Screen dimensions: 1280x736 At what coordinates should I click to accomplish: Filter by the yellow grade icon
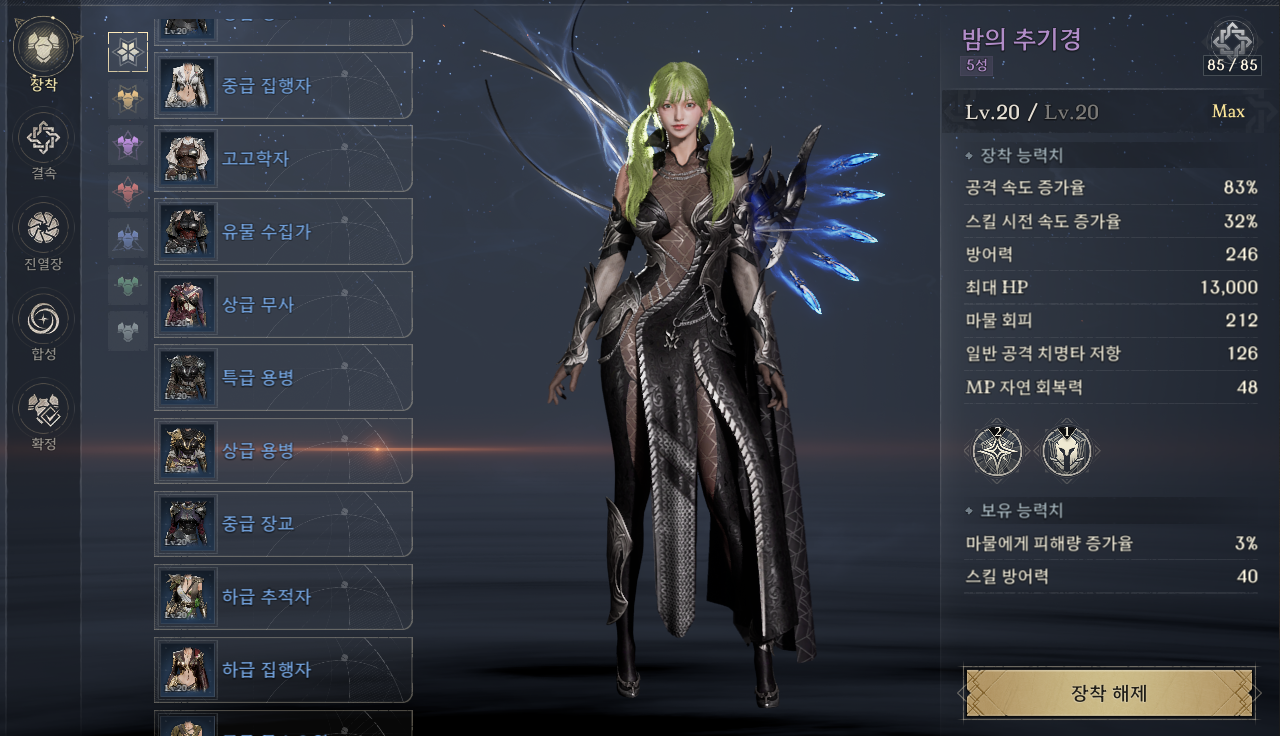128,98
